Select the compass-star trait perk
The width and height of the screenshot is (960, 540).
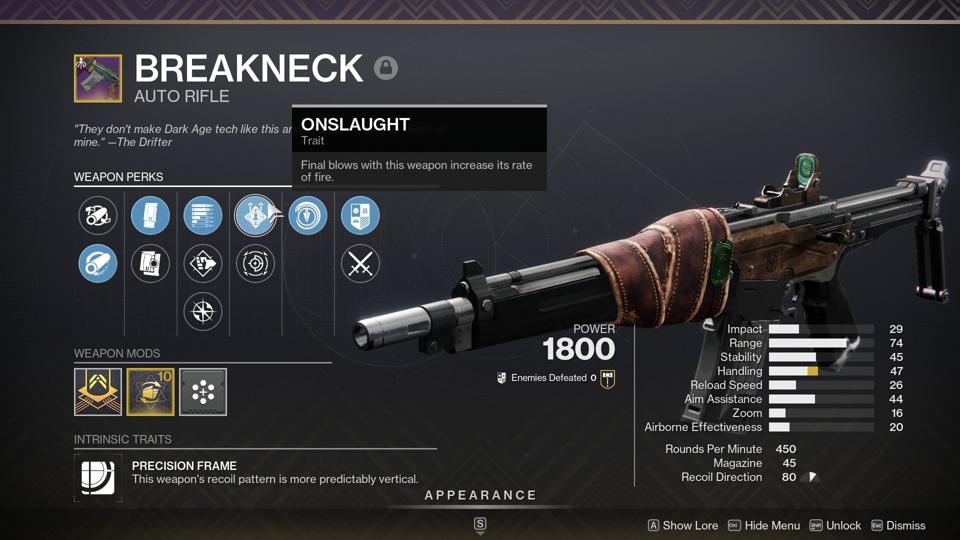pyautogui.click(x=203, y=312)
